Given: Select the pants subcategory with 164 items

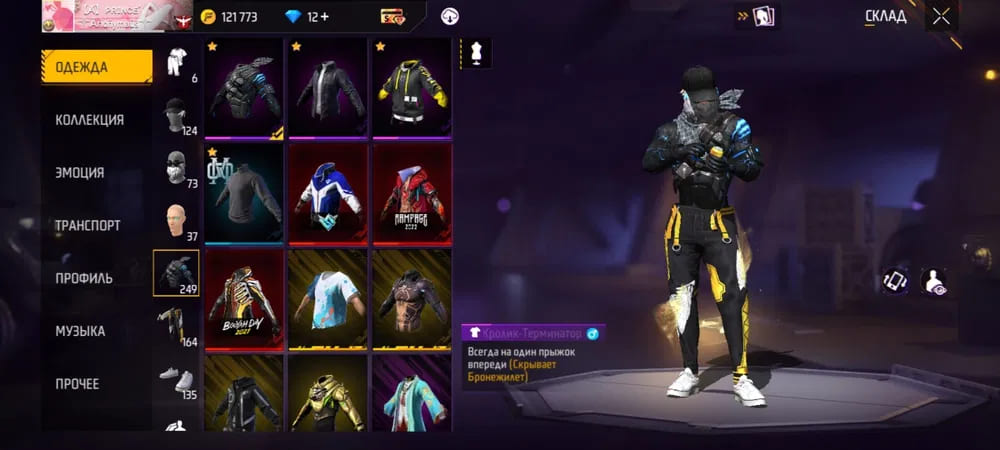Looking at the screenshot, I should click(176, 326).
